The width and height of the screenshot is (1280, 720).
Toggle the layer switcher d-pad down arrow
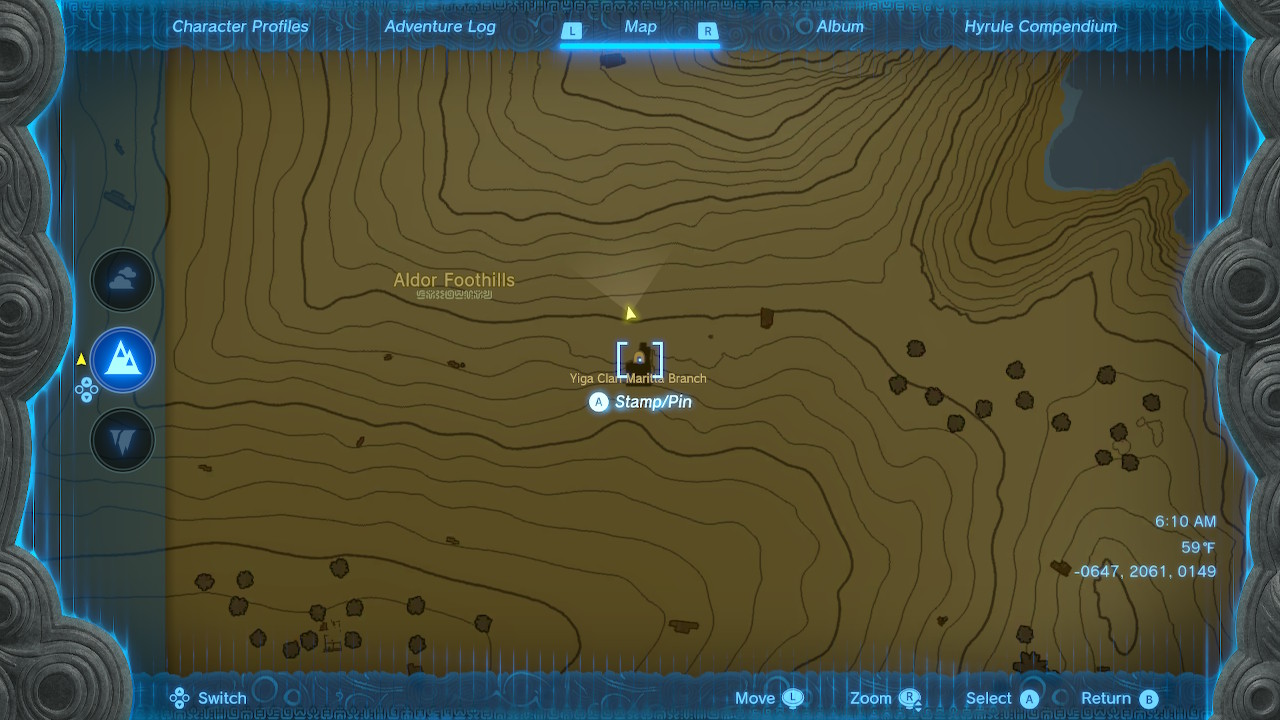pyautogui.click(x=86, y=396)
